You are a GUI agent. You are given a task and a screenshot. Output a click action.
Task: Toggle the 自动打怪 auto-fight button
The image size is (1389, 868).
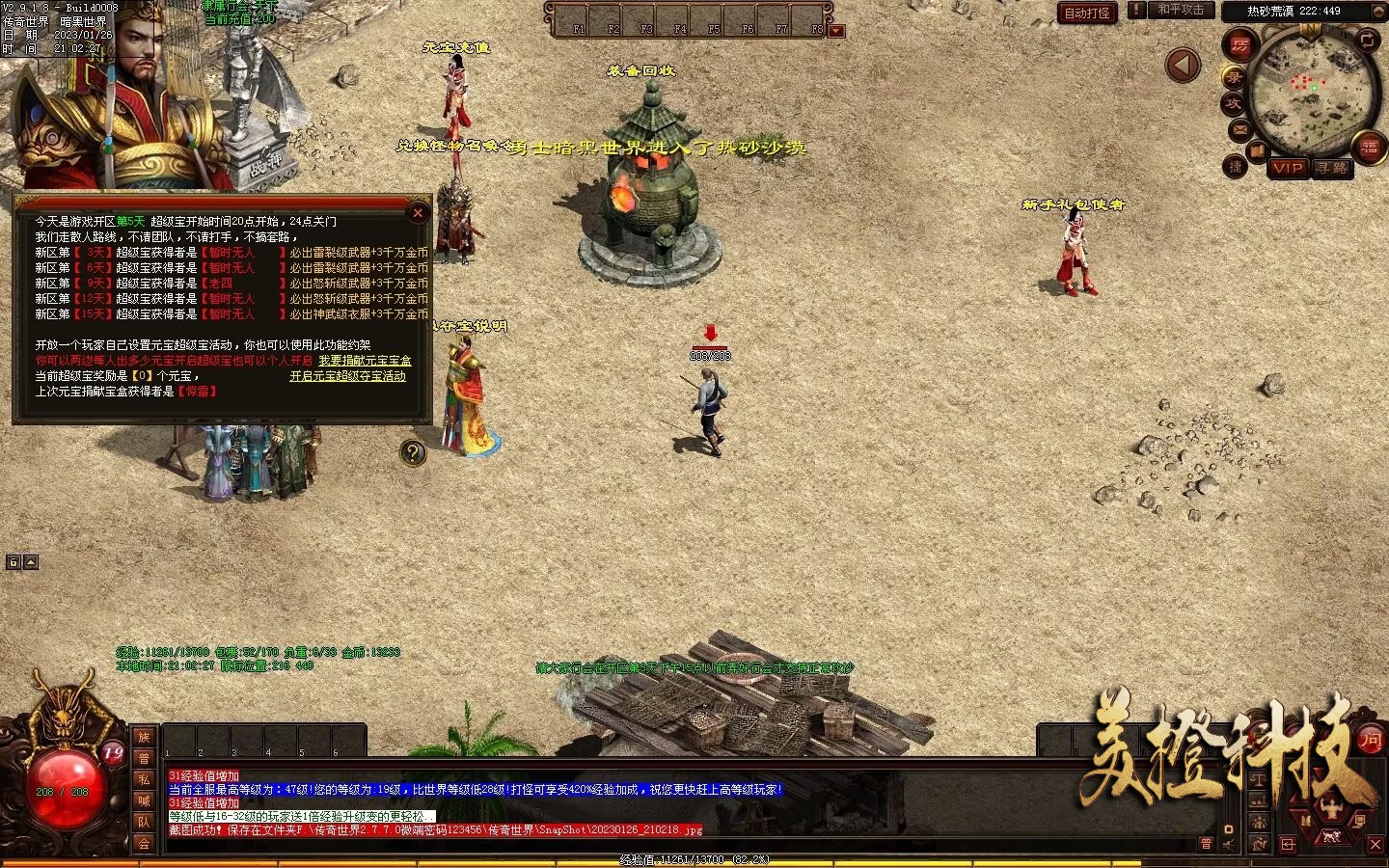coord(1087,13)
